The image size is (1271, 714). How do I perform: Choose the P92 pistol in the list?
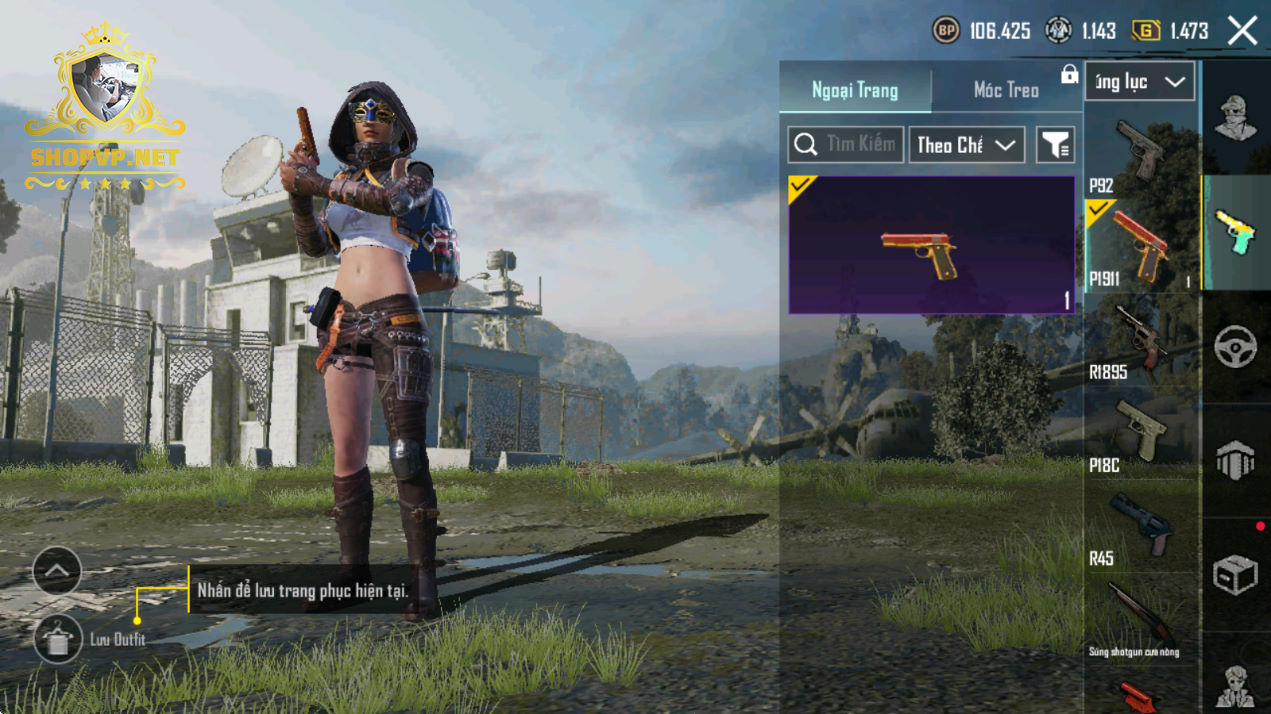tap(1139, 155)
